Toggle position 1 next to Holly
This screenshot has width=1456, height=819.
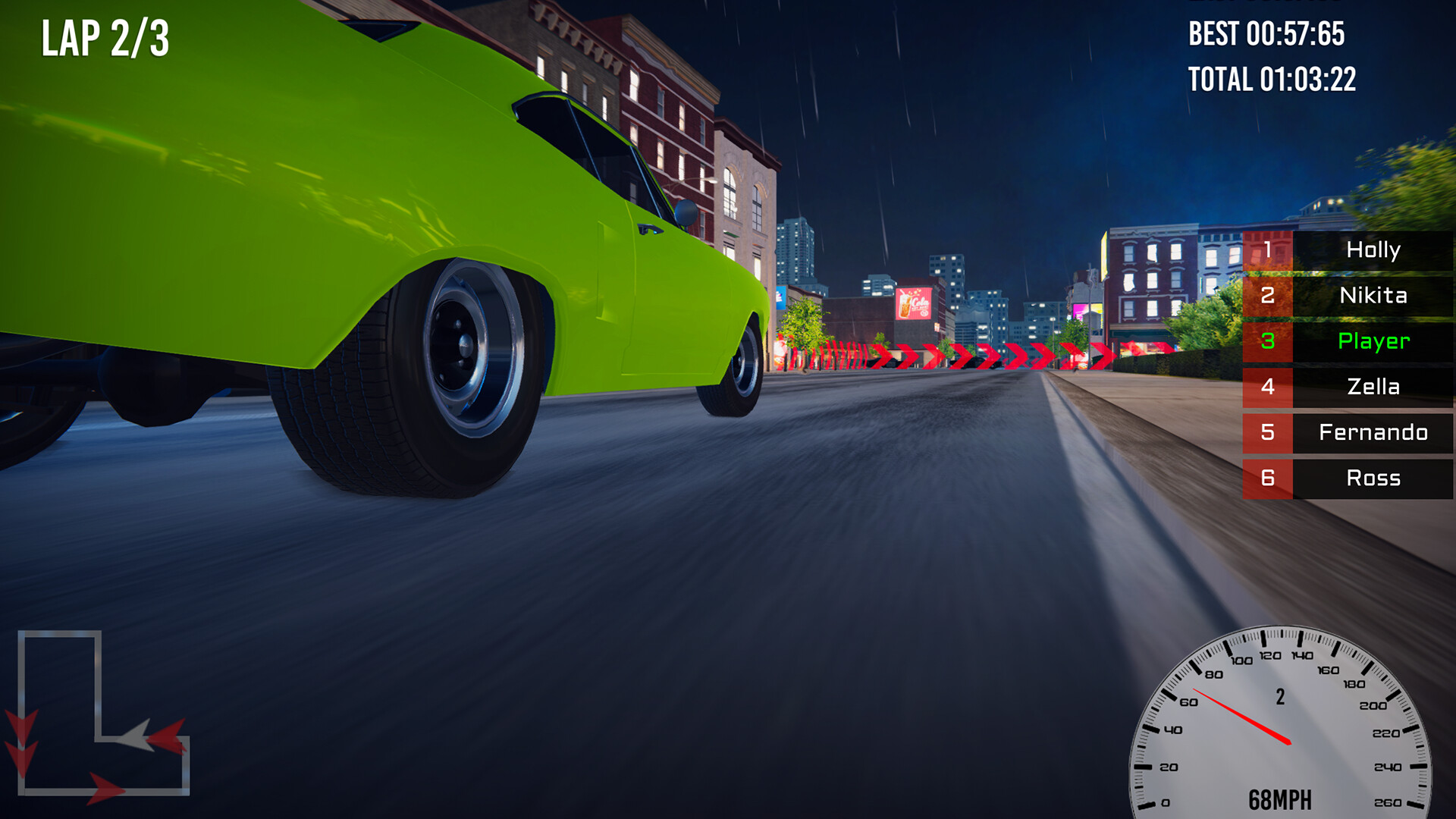point(1267,251)
